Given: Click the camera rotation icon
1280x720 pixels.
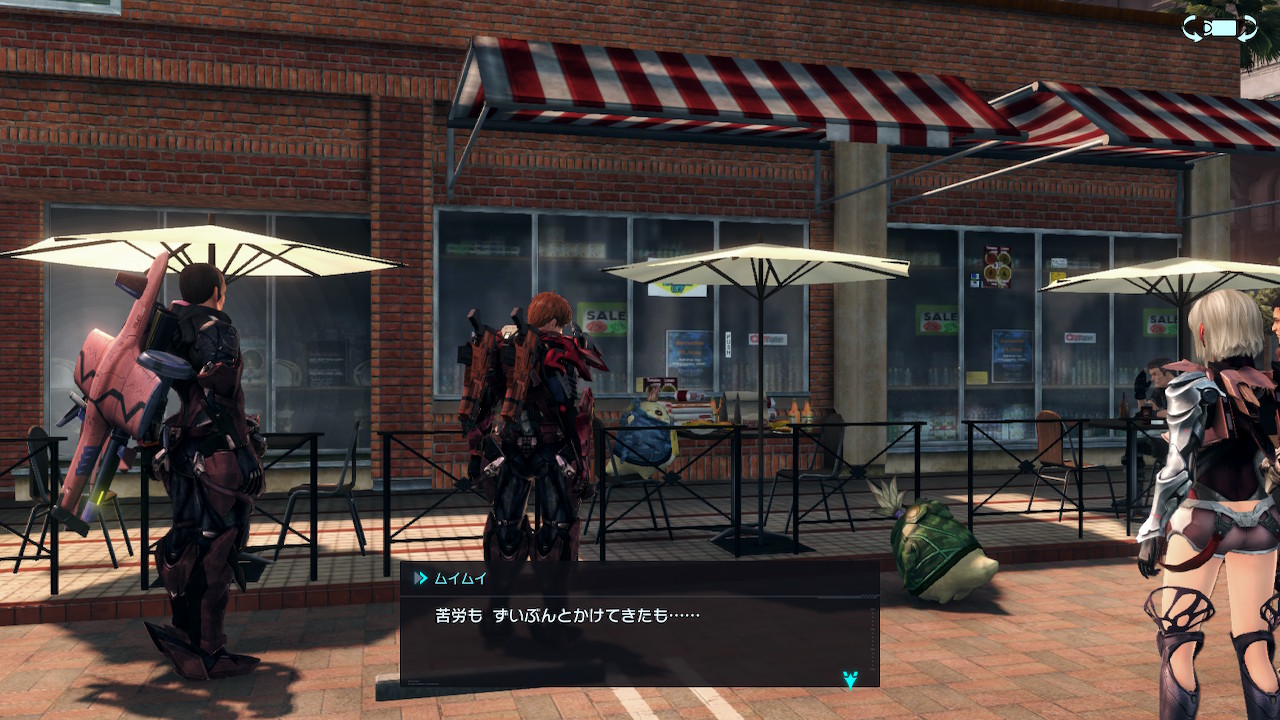Looking at the screenshot, I should click(x=1219, y=28).
